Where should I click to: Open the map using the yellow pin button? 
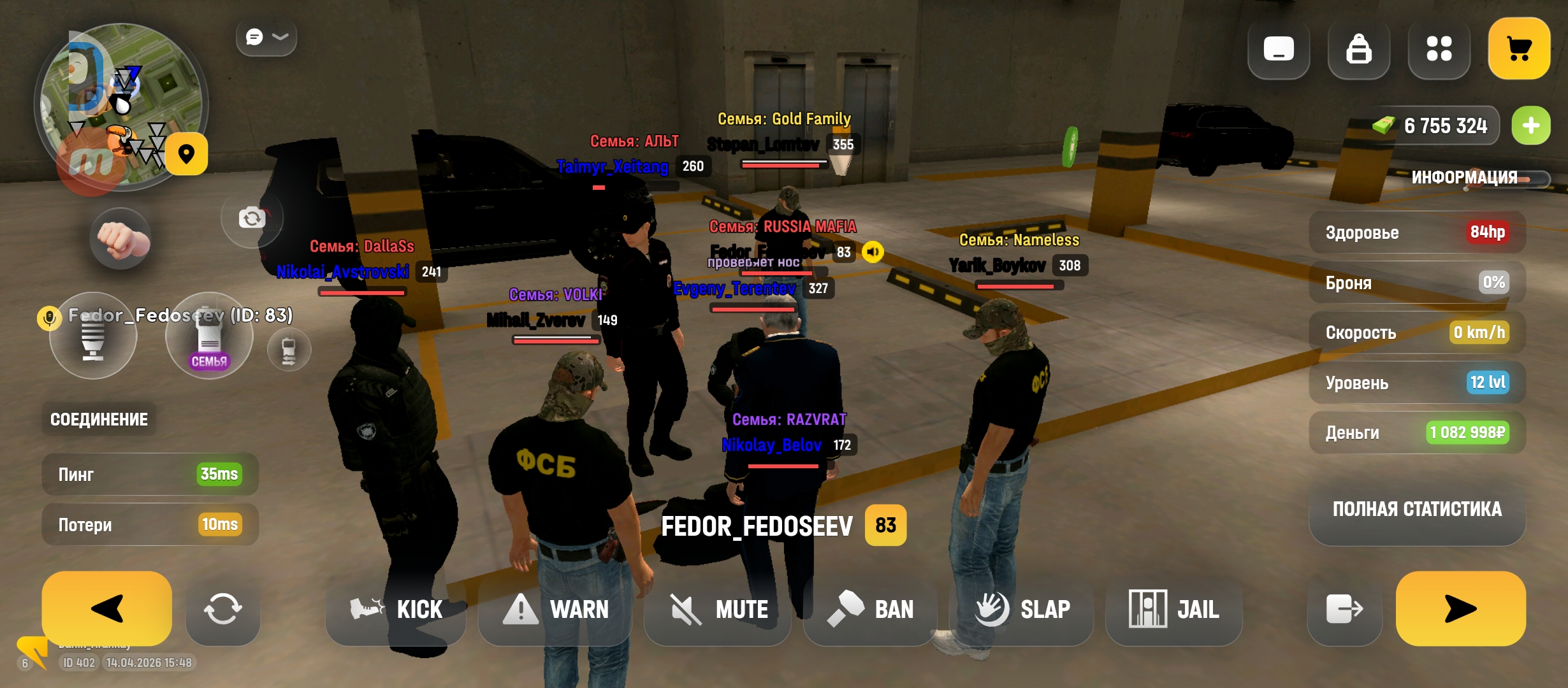(x=186, y=154)
